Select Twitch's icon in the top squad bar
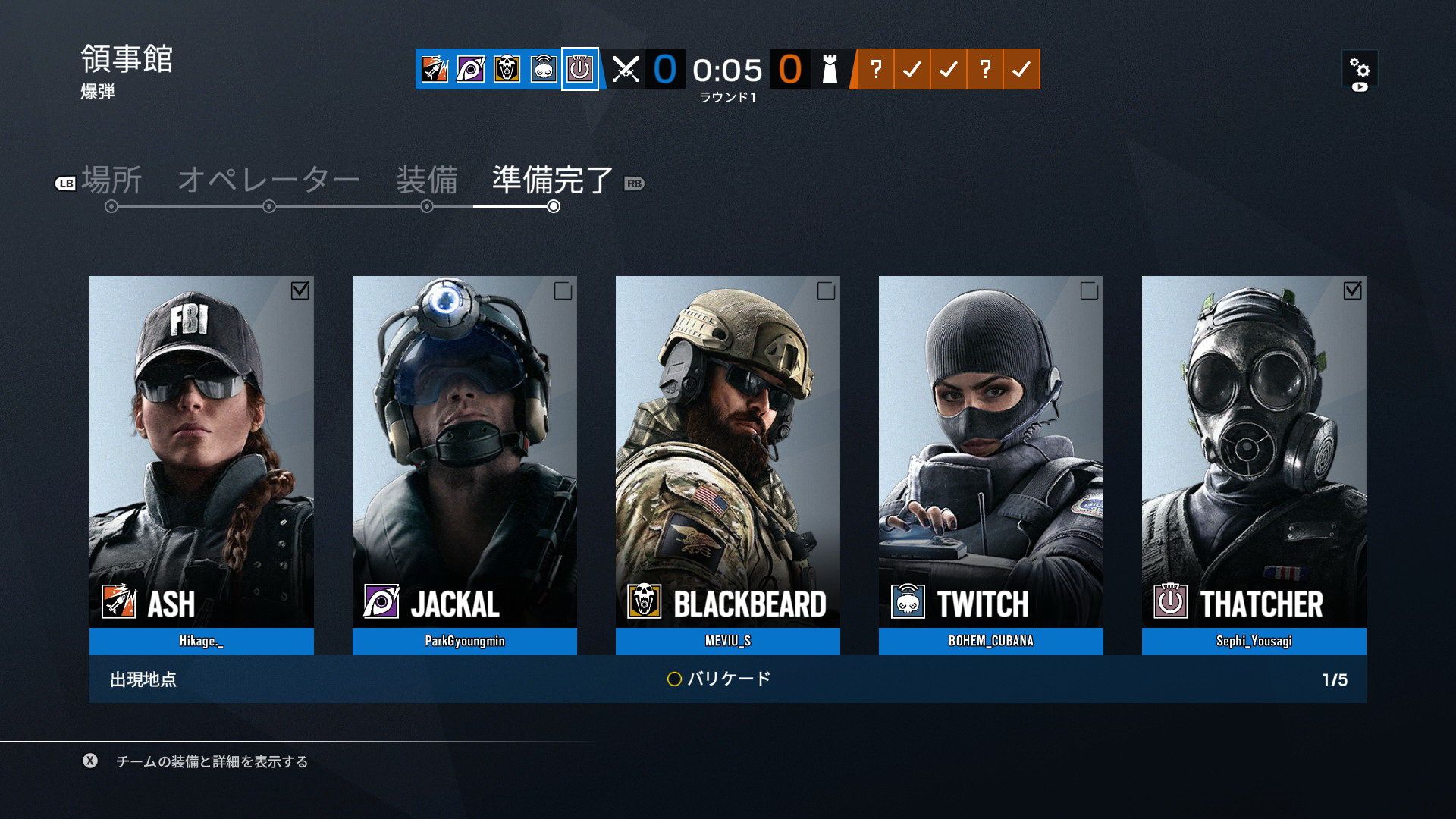This screenshot has height=819, width=1456. point(542,71)
